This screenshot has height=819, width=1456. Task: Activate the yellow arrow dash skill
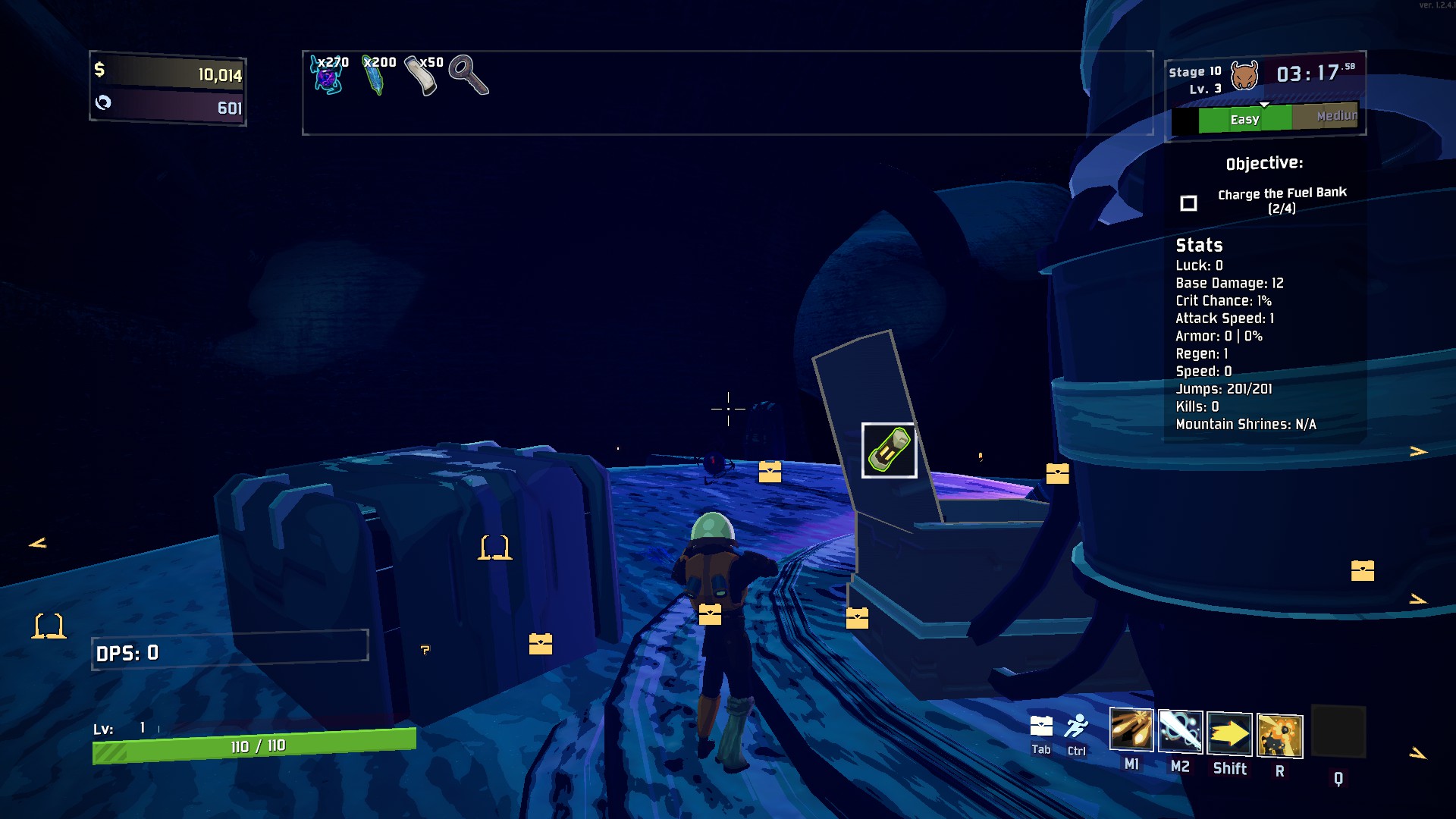coord(1229,733)
